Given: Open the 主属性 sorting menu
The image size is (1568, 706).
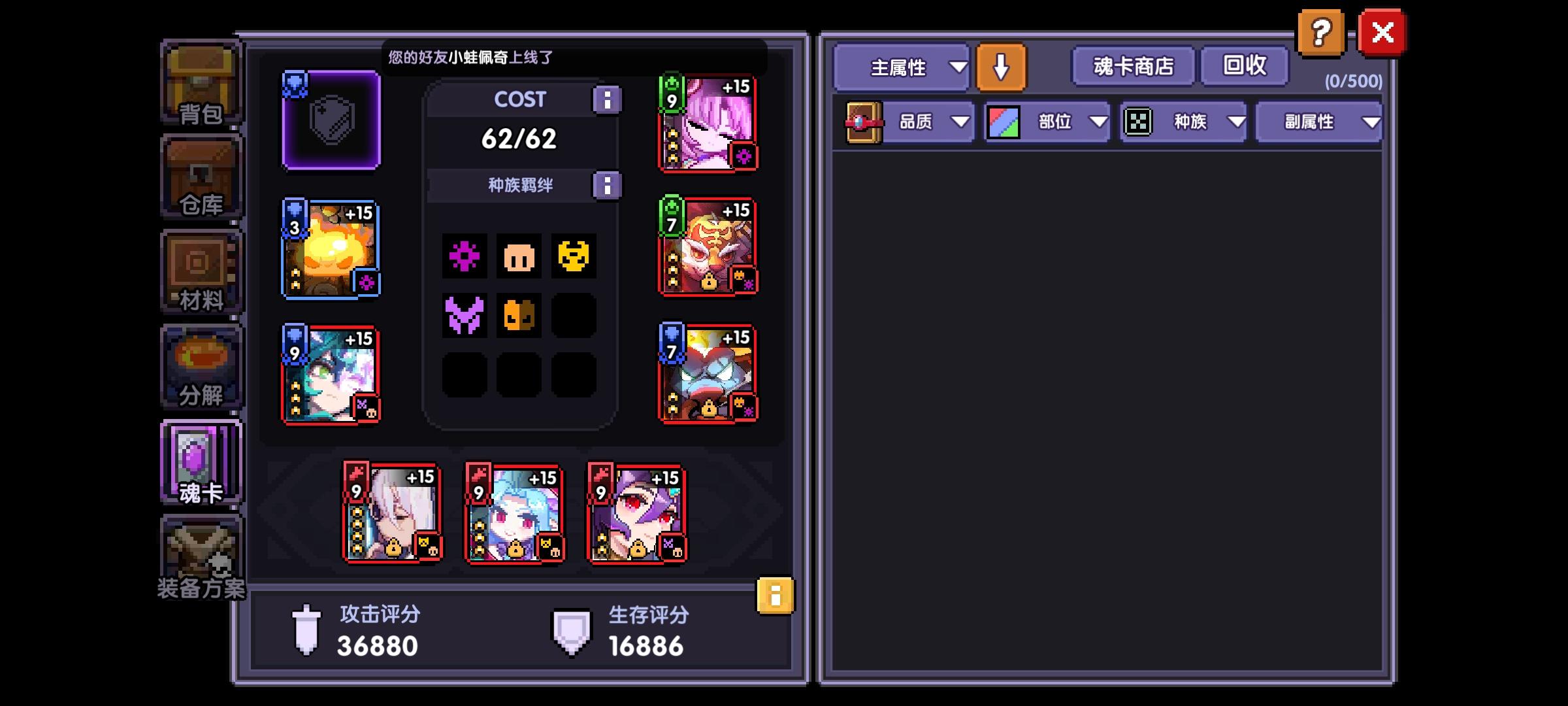Looking at the screenshot, I should [x=900, y=67].
